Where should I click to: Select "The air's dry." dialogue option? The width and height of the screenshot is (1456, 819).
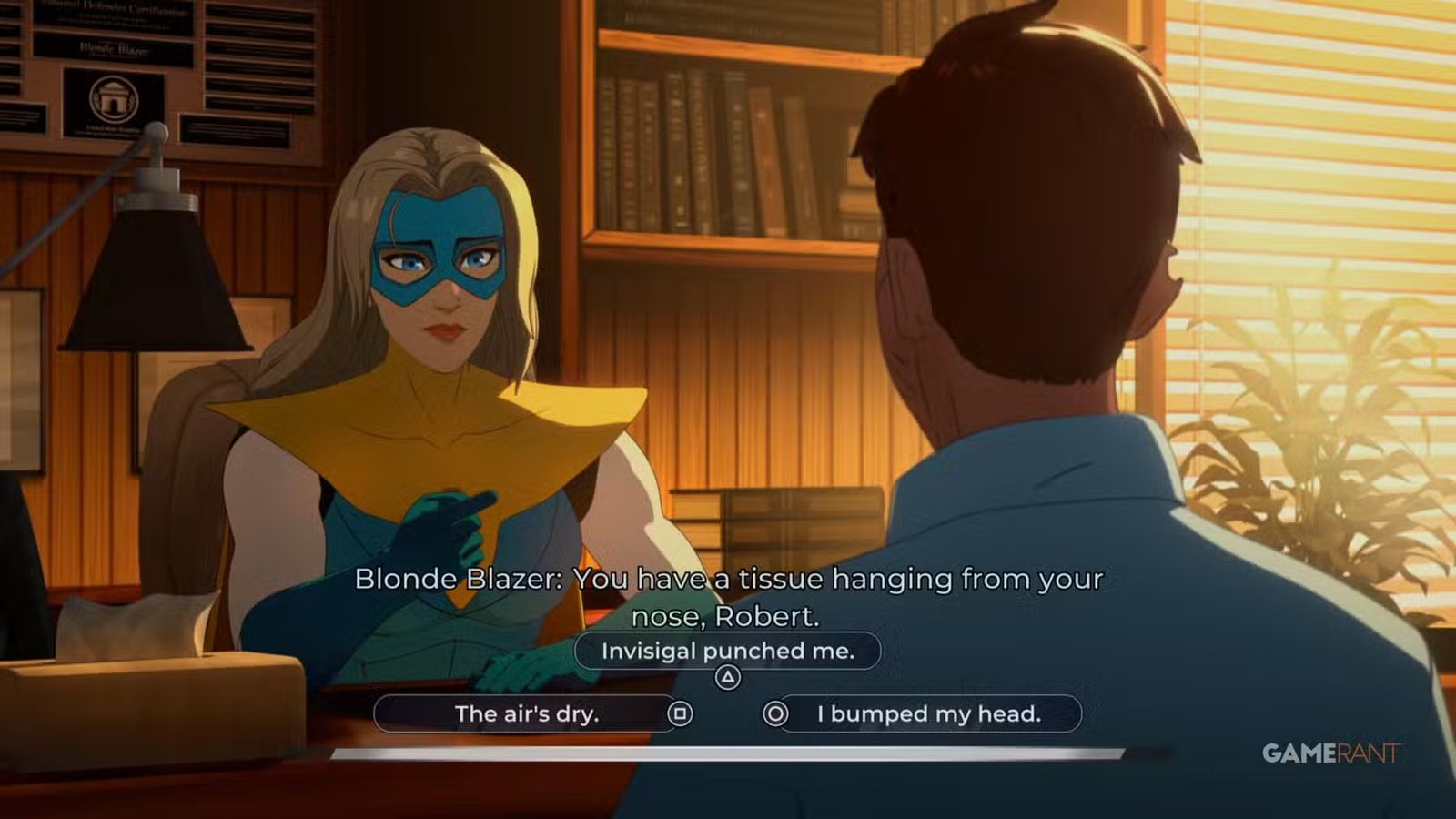coord(527,714)
